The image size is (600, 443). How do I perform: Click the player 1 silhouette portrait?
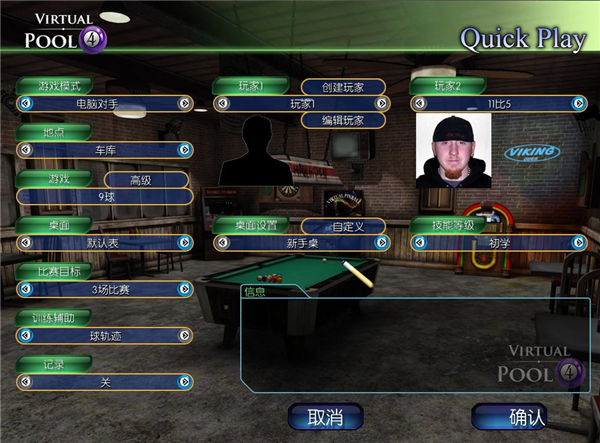254,151
